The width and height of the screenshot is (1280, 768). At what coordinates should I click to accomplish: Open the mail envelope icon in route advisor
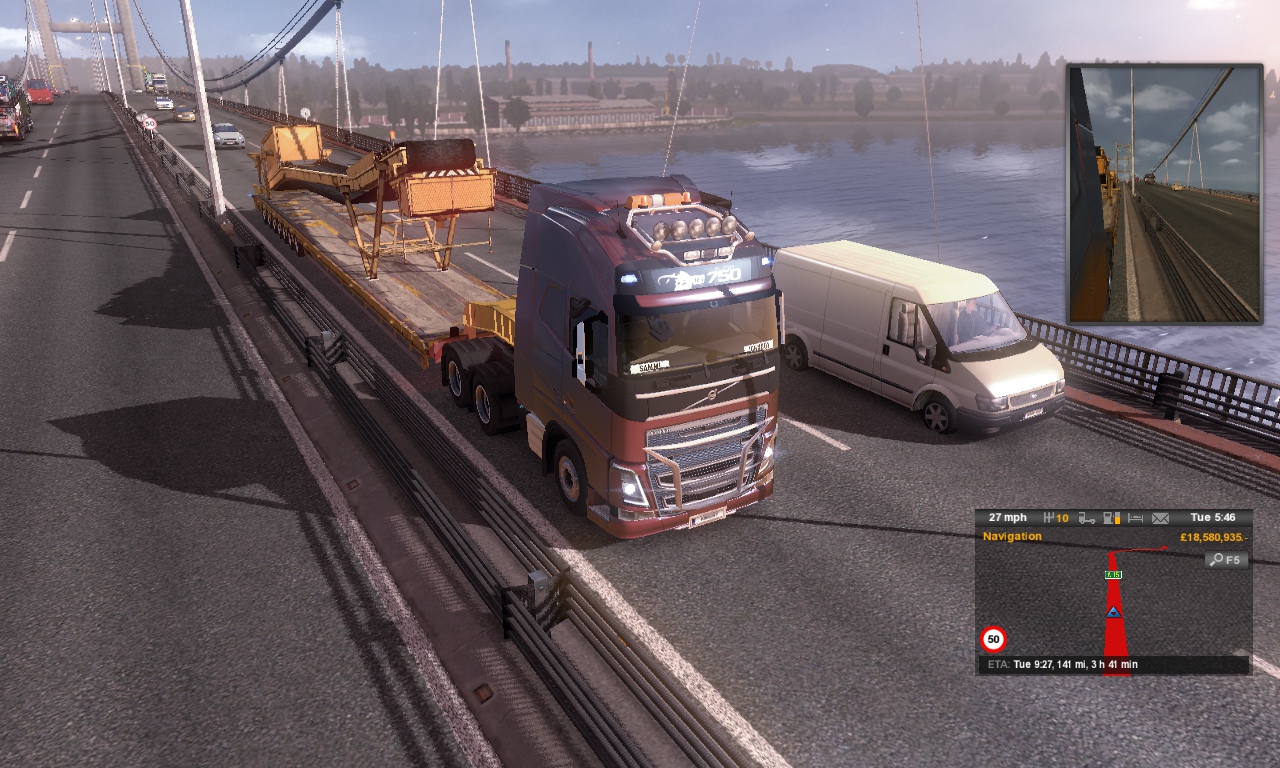point(1160,518)
